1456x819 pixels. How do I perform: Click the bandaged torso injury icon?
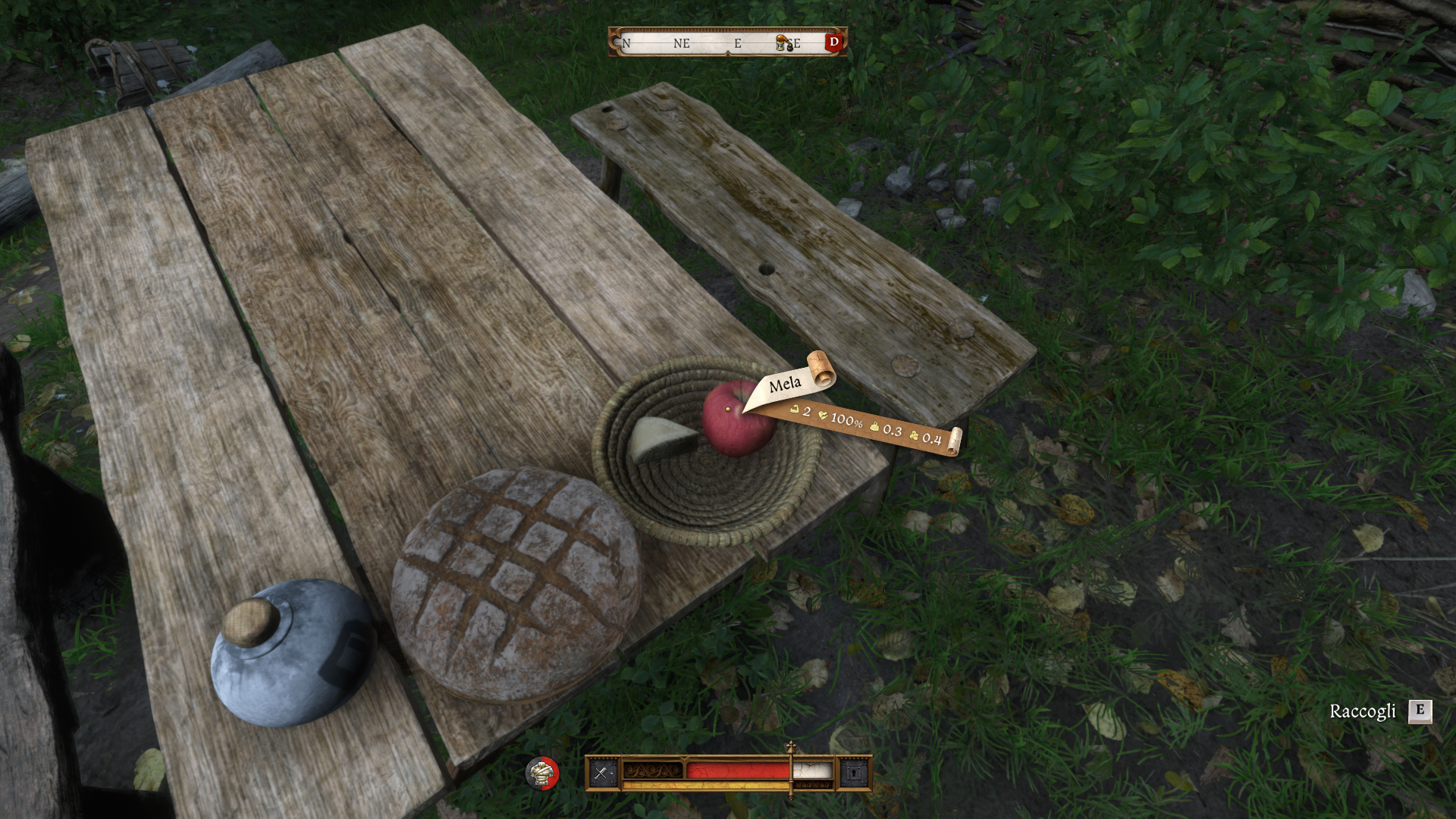[542, 773]
